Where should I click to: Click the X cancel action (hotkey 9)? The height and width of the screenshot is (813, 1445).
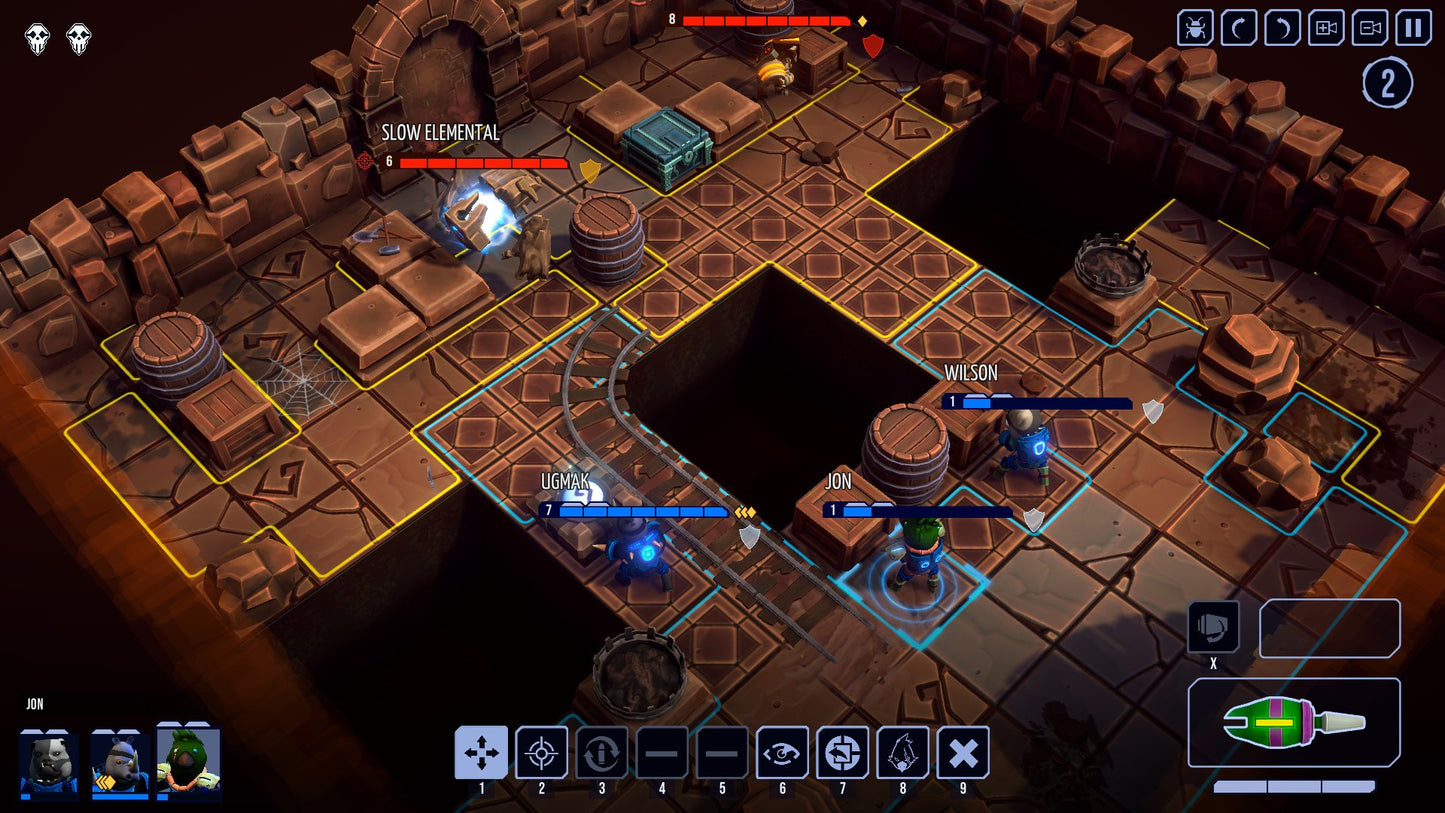(963, 753)
